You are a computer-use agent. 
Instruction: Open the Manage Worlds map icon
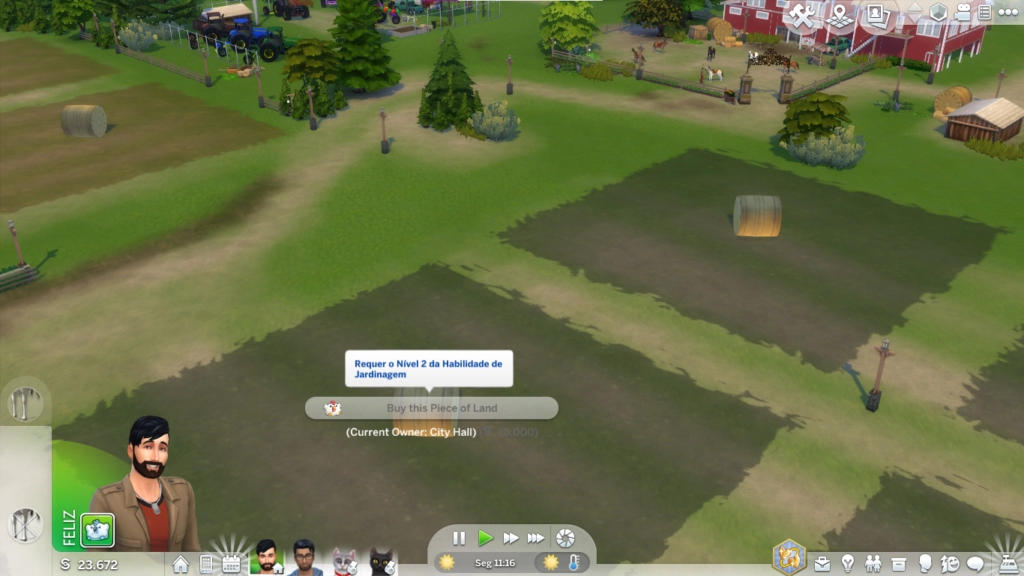[839, 15]
